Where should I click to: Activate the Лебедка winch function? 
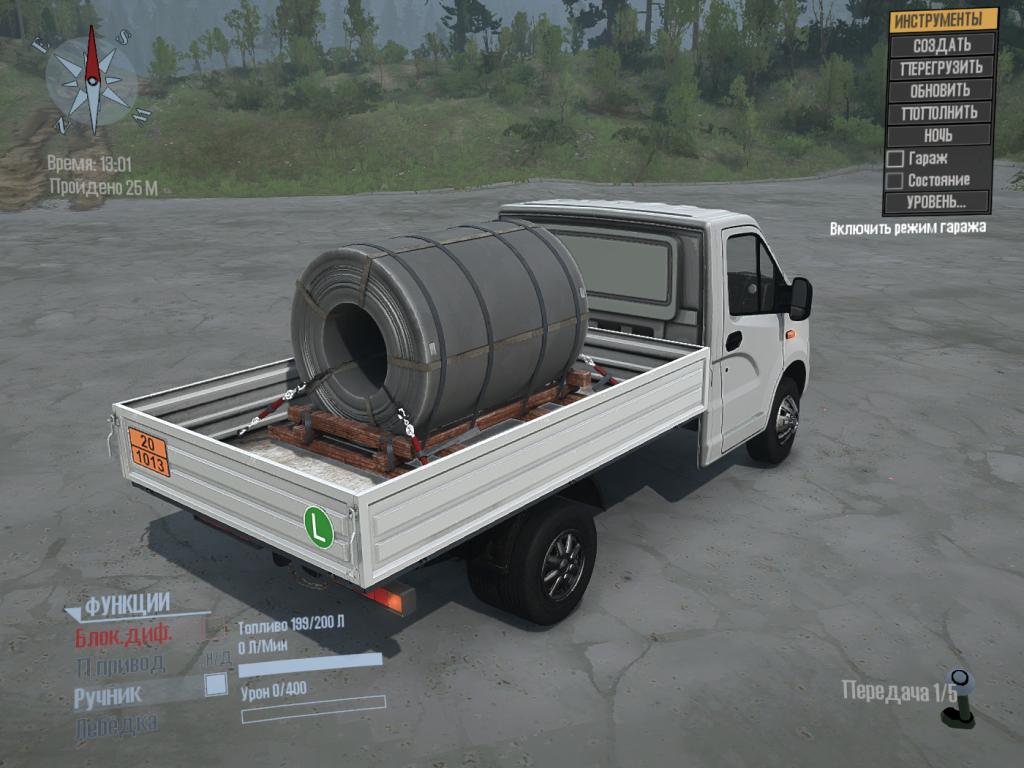click(115, 725)
